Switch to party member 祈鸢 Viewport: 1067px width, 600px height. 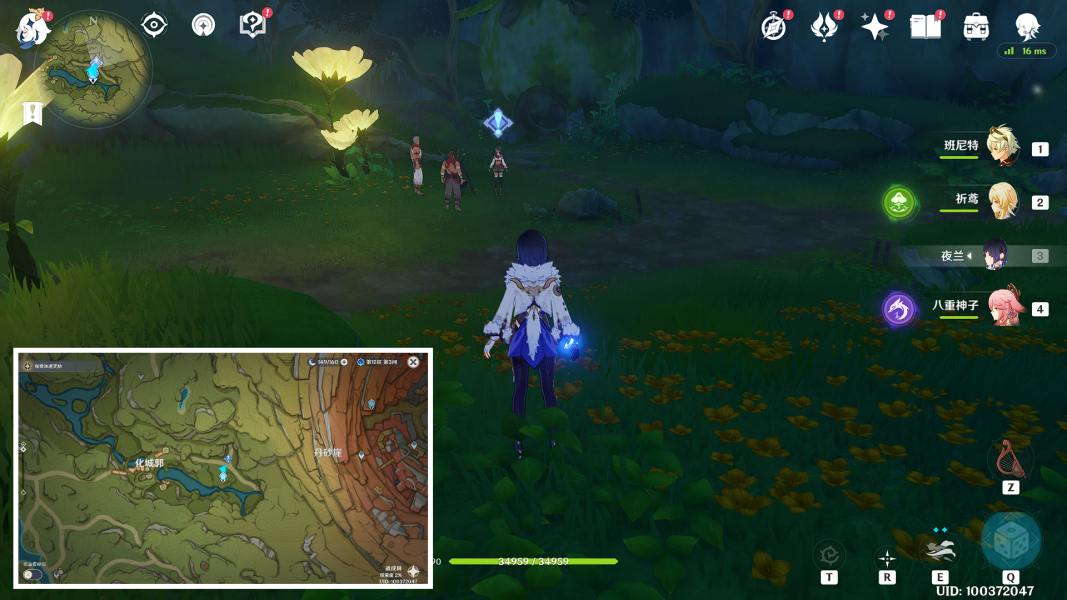coord(1001,201)
